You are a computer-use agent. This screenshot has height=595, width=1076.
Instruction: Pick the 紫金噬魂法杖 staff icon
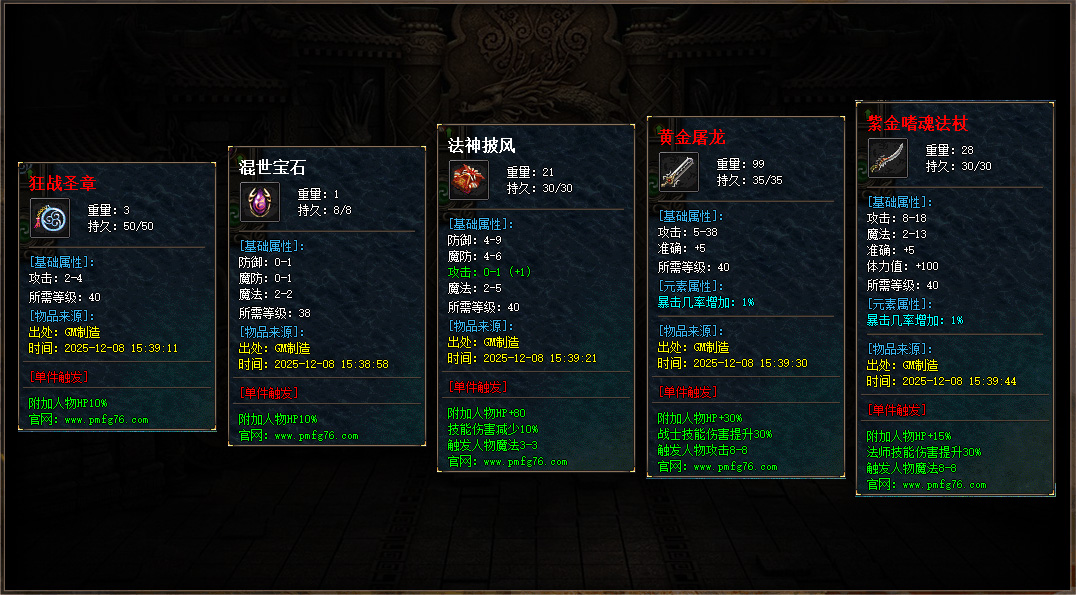pos(888,158)
